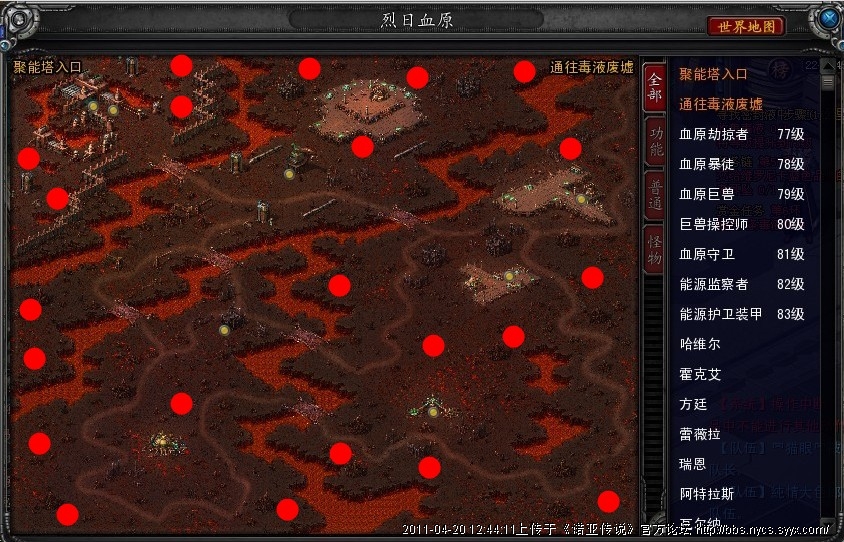Open the 世界地图 world map
Image resolution: width=844 pixels, height=542 pixels.
[745, 26]
